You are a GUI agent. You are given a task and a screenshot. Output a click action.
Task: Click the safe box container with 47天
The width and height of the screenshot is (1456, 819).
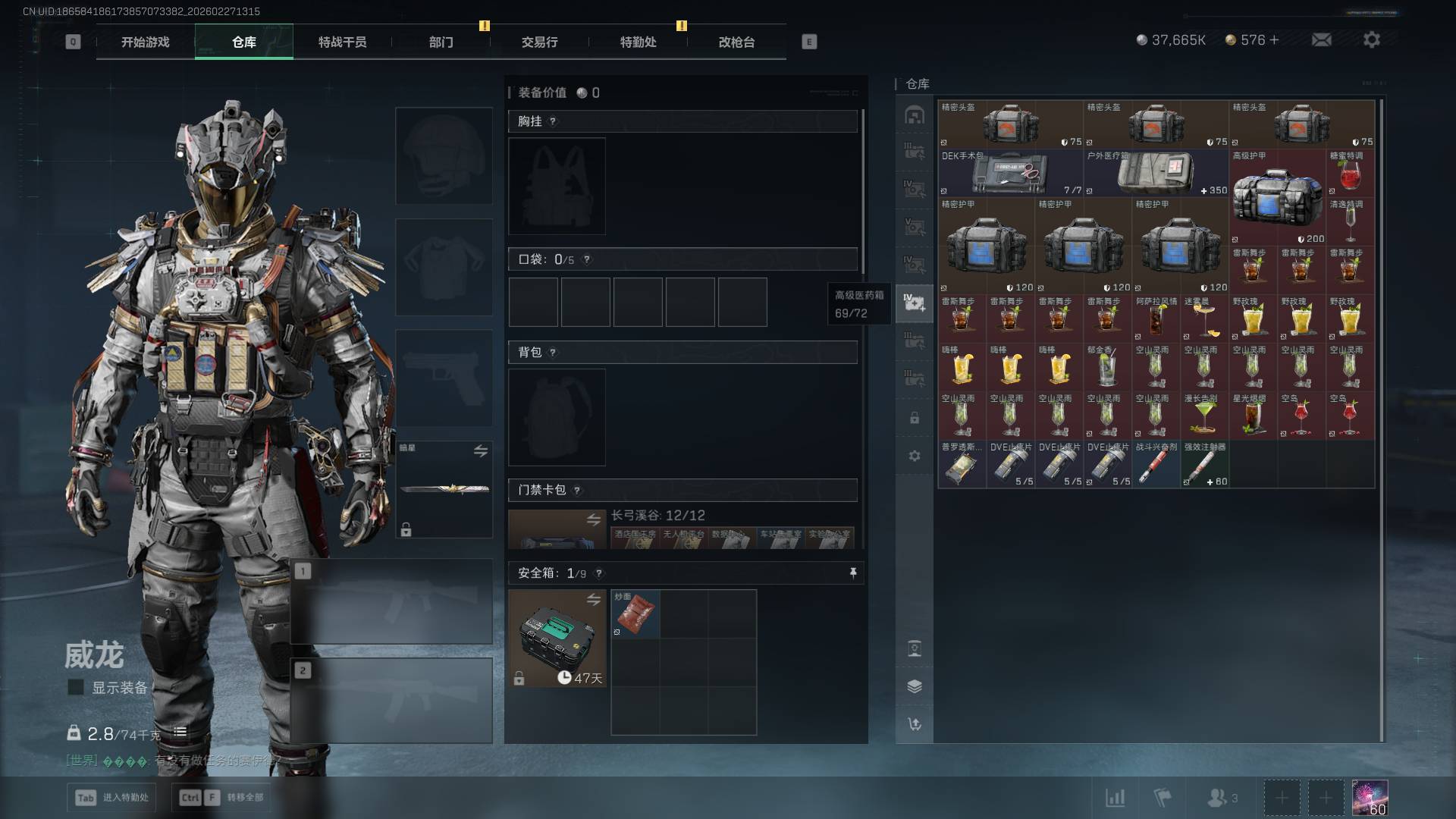click(557, 639)
